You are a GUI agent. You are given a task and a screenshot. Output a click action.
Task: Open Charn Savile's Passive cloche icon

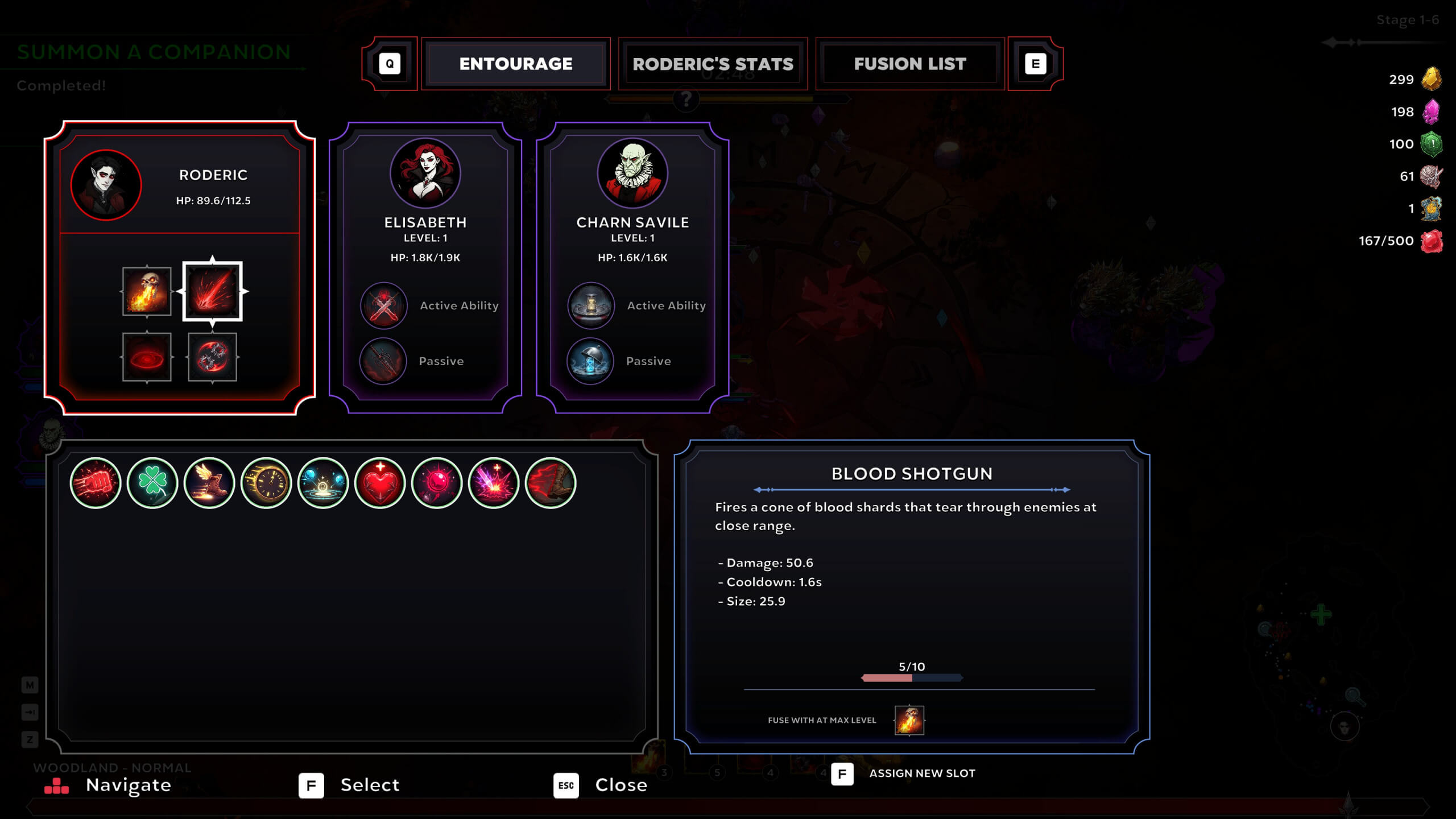pos(591,361)
